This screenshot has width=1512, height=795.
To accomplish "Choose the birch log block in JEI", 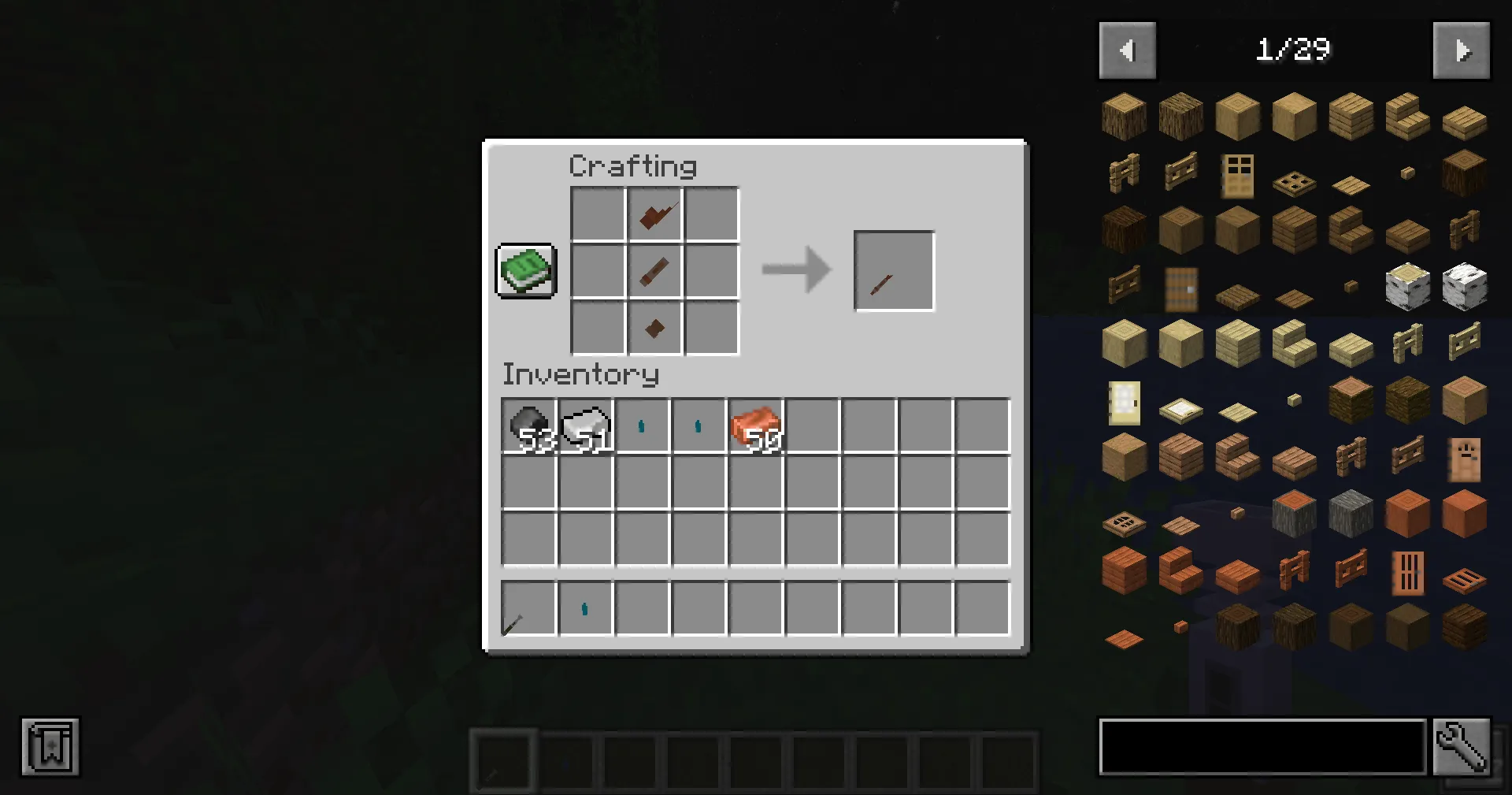I will point(1407,286).
